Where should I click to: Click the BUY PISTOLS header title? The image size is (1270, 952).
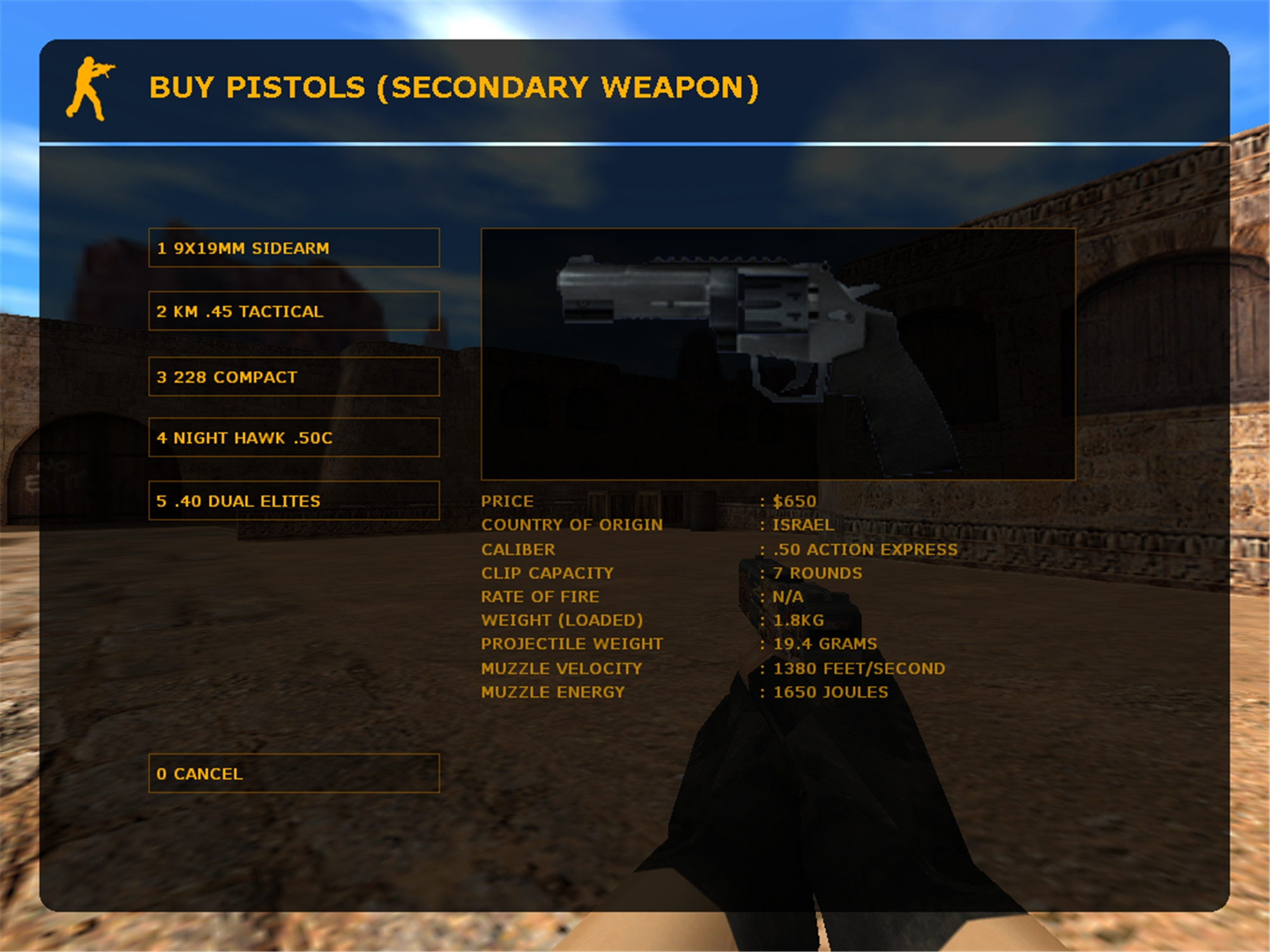(x=453, y=89)
